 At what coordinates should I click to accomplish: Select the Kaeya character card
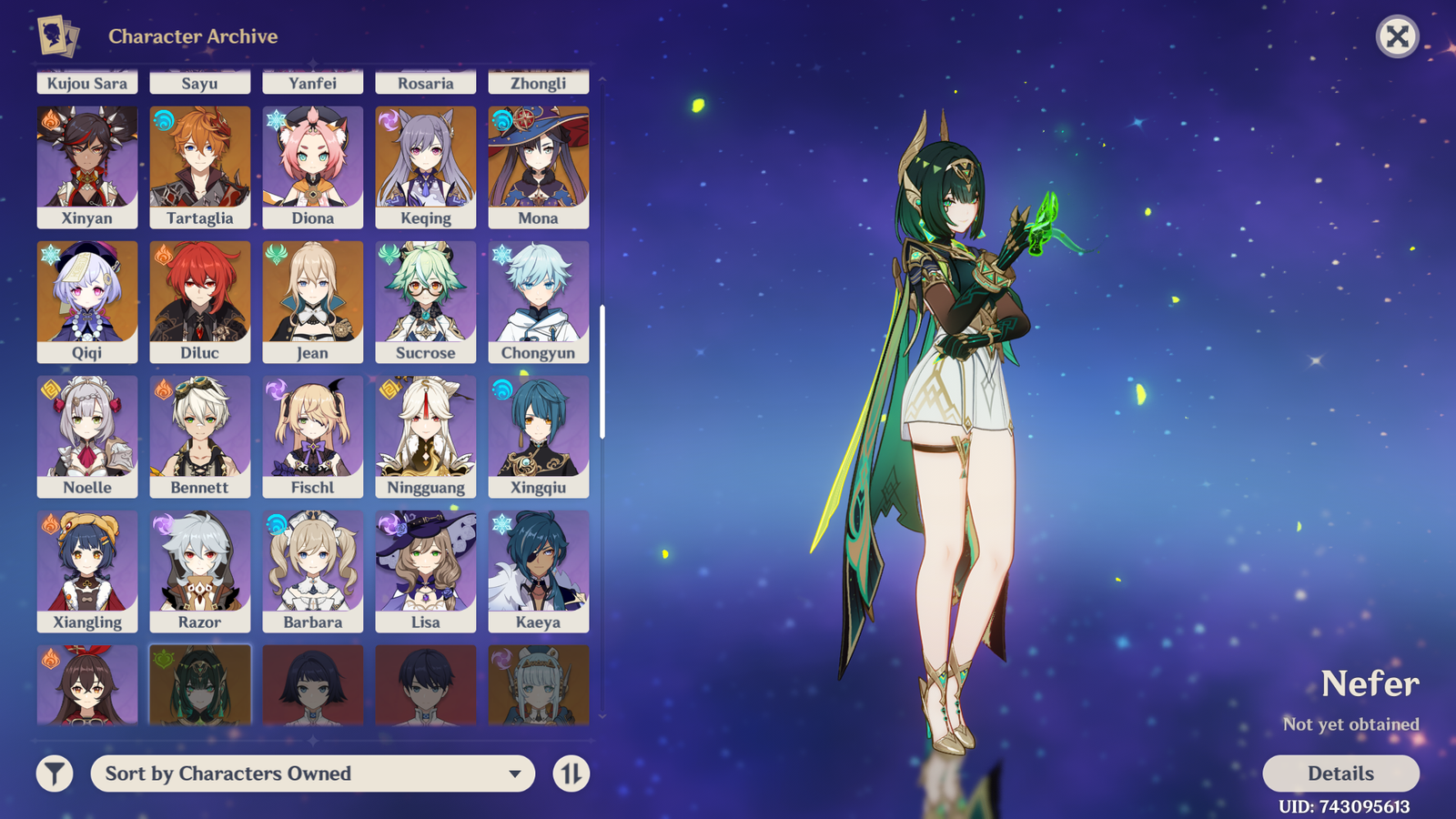pyautogui.click(x=539, y=571)
